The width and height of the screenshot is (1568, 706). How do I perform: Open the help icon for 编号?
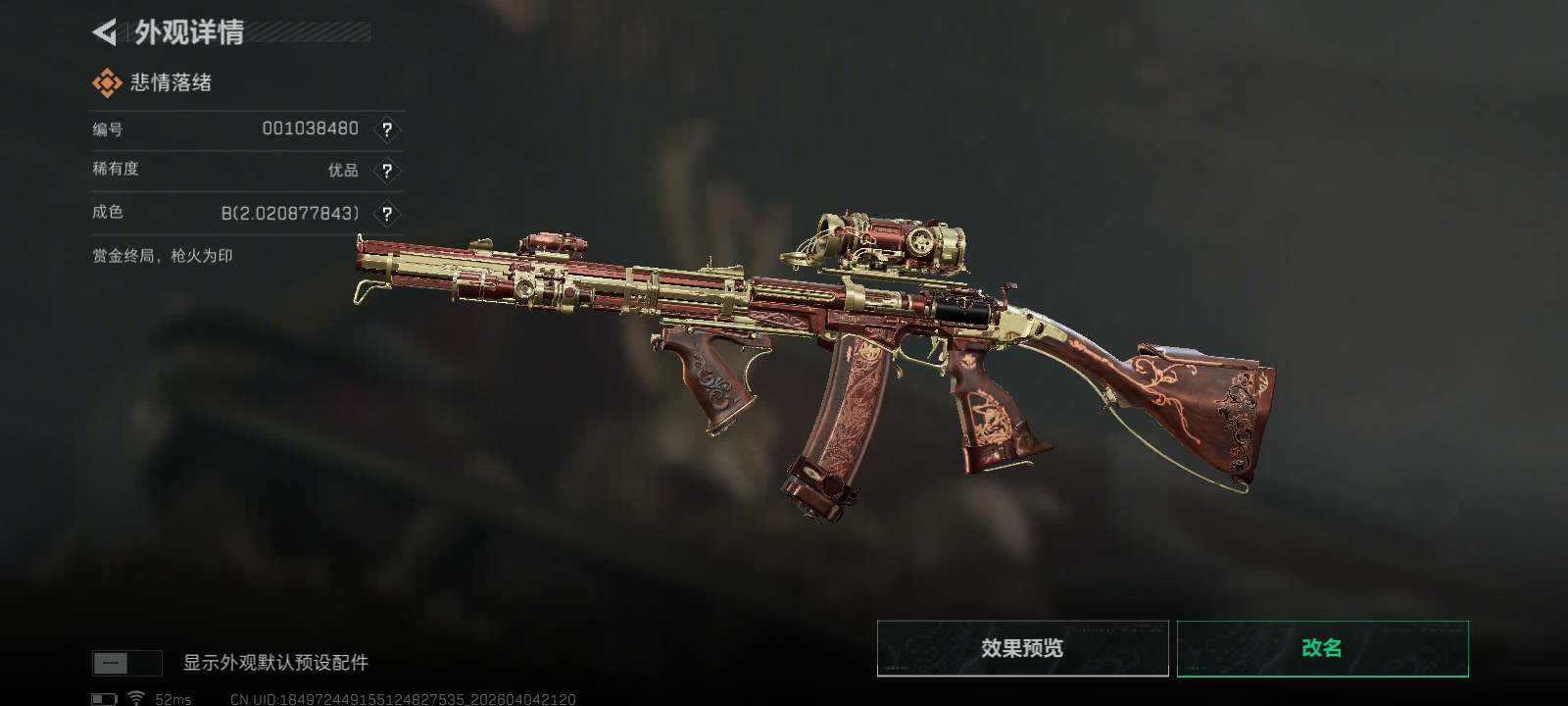tap(387, 129)
